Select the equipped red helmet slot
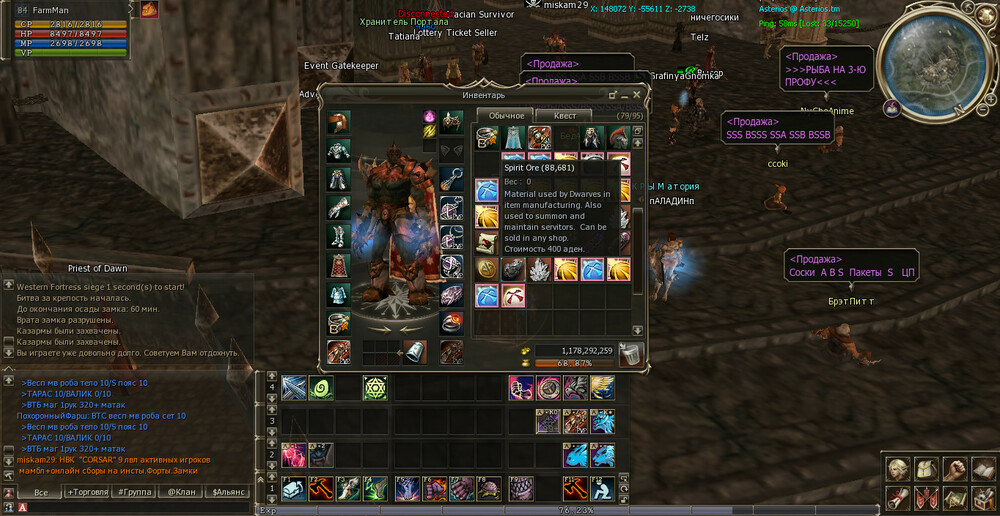 coord(339,123)
